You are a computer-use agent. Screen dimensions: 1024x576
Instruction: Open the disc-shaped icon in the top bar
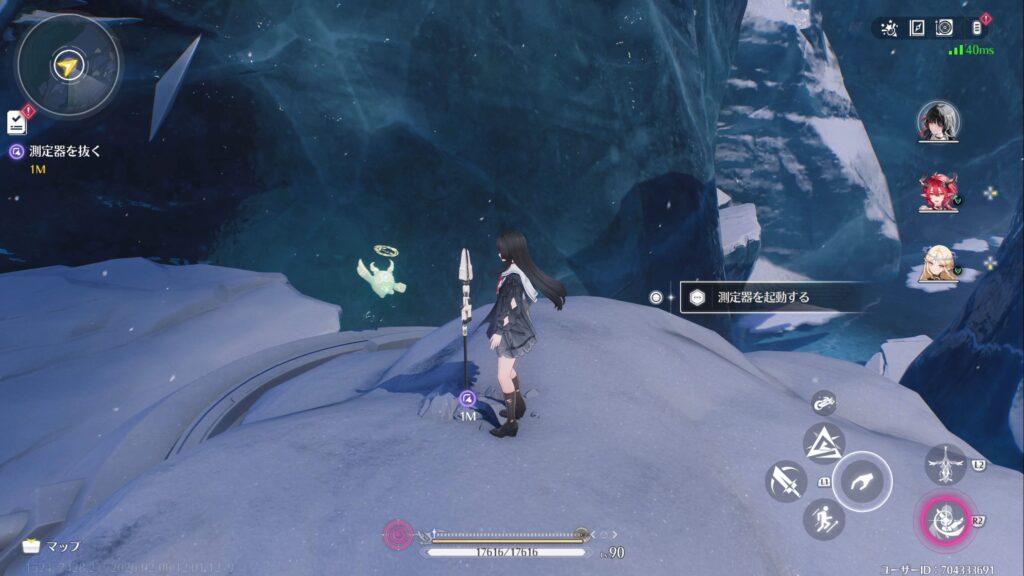click(x=943, y=28)
